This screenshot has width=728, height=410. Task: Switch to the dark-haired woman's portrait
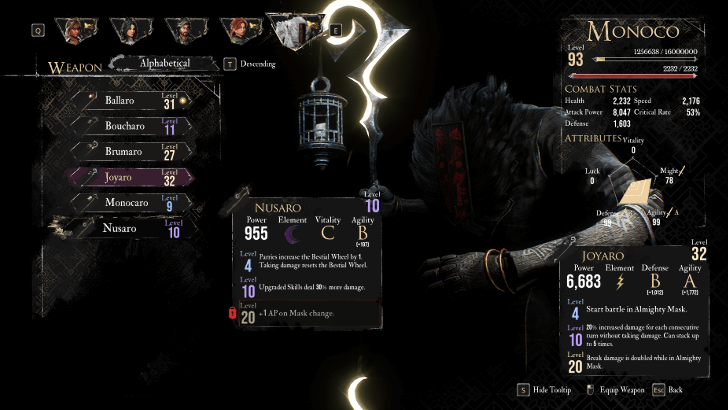click(131, 30)
